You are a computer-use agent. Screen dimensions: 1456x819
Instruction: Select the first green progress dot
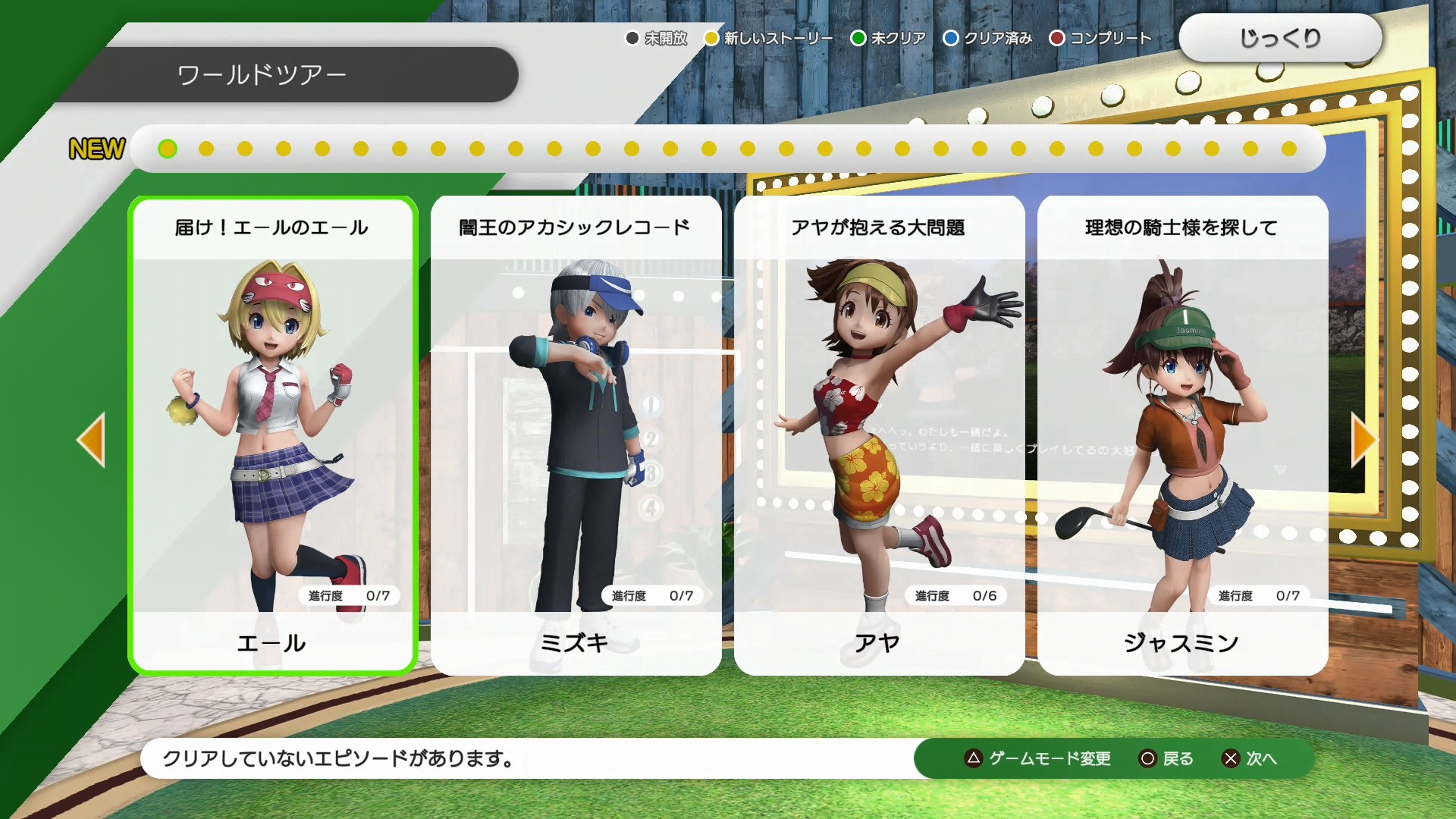pyautogui.click(x=166, y=149)
